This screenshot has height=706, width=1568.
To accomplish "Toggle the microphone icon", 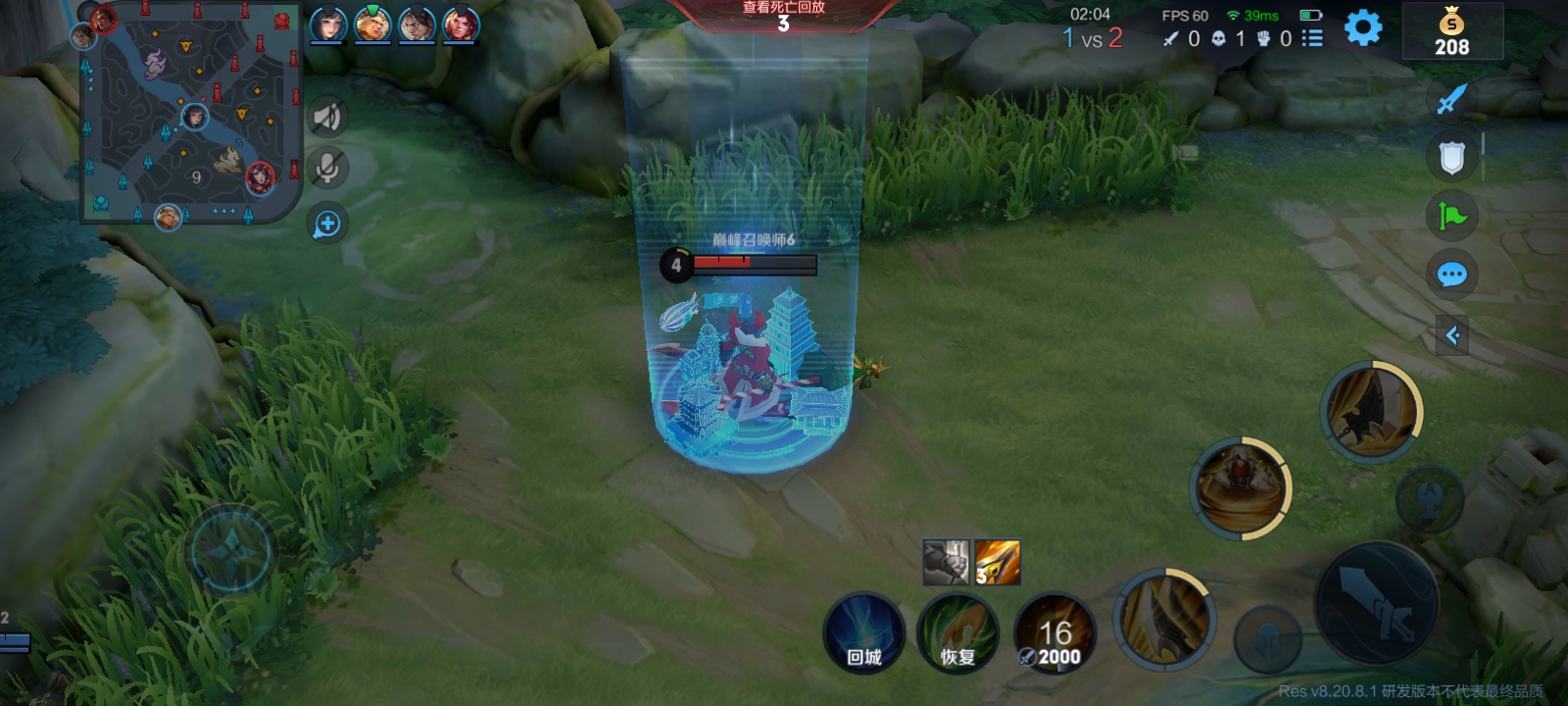I will coord(327,168).
